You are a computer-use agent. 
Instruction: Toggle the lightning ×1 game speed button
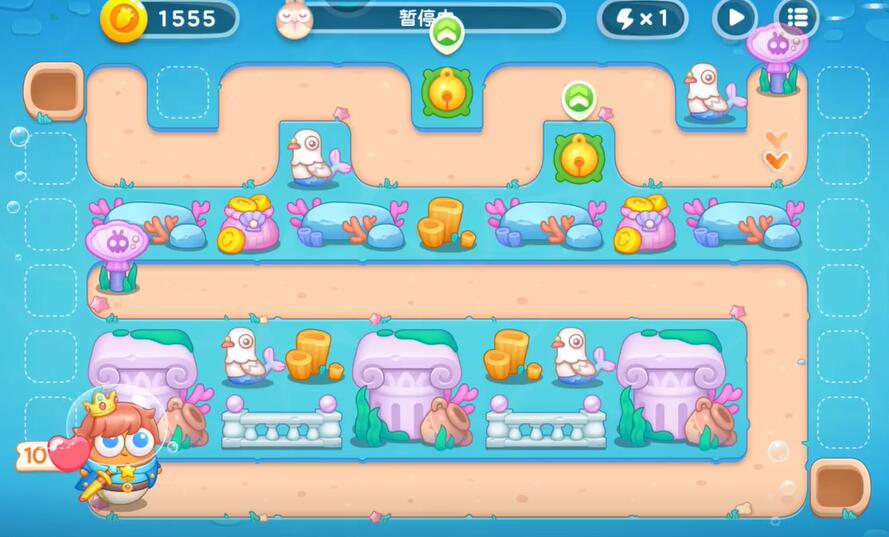[642, 18]
